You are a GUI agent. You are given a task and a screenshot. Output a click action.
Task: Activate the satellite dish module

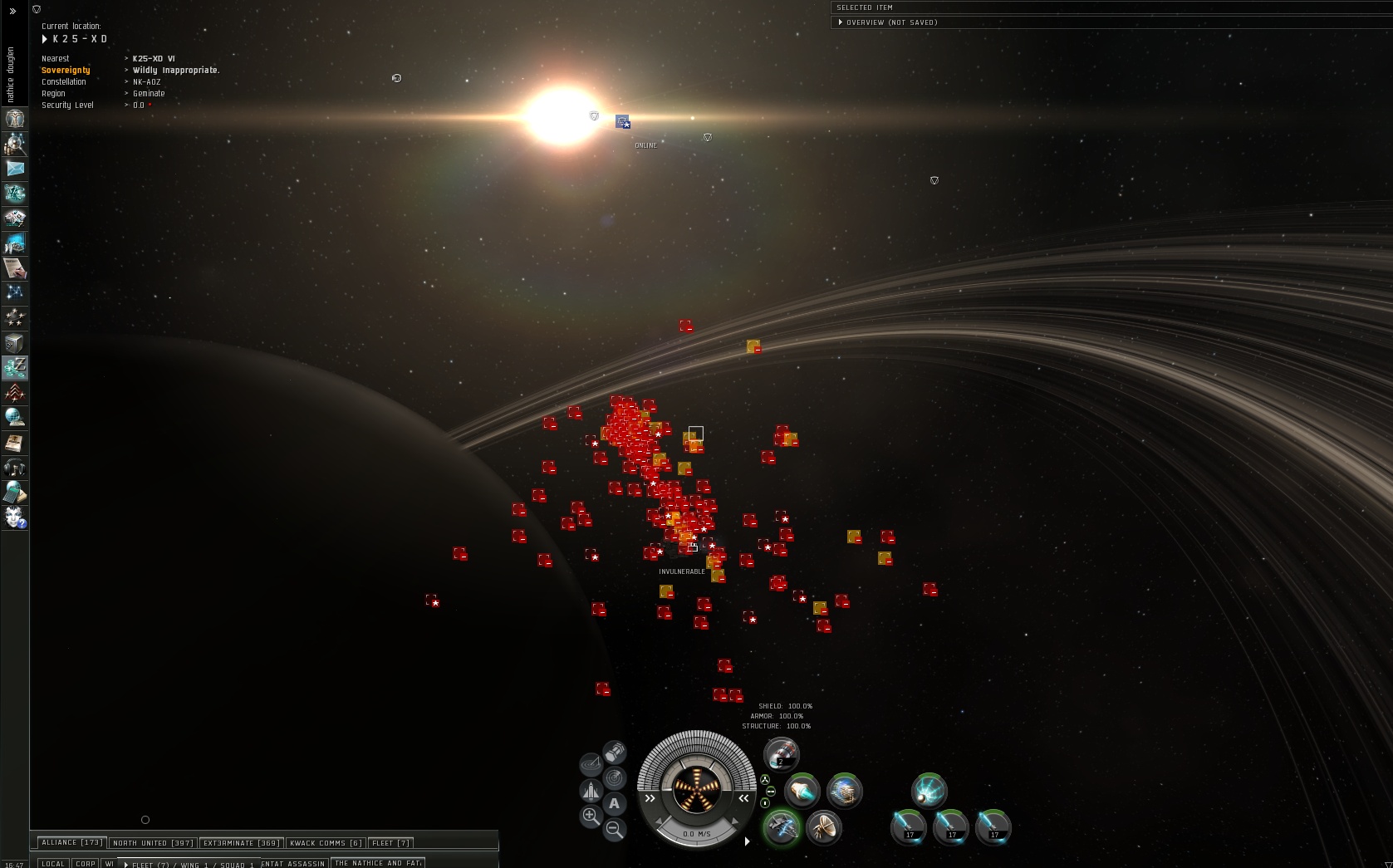pos(823,827)
